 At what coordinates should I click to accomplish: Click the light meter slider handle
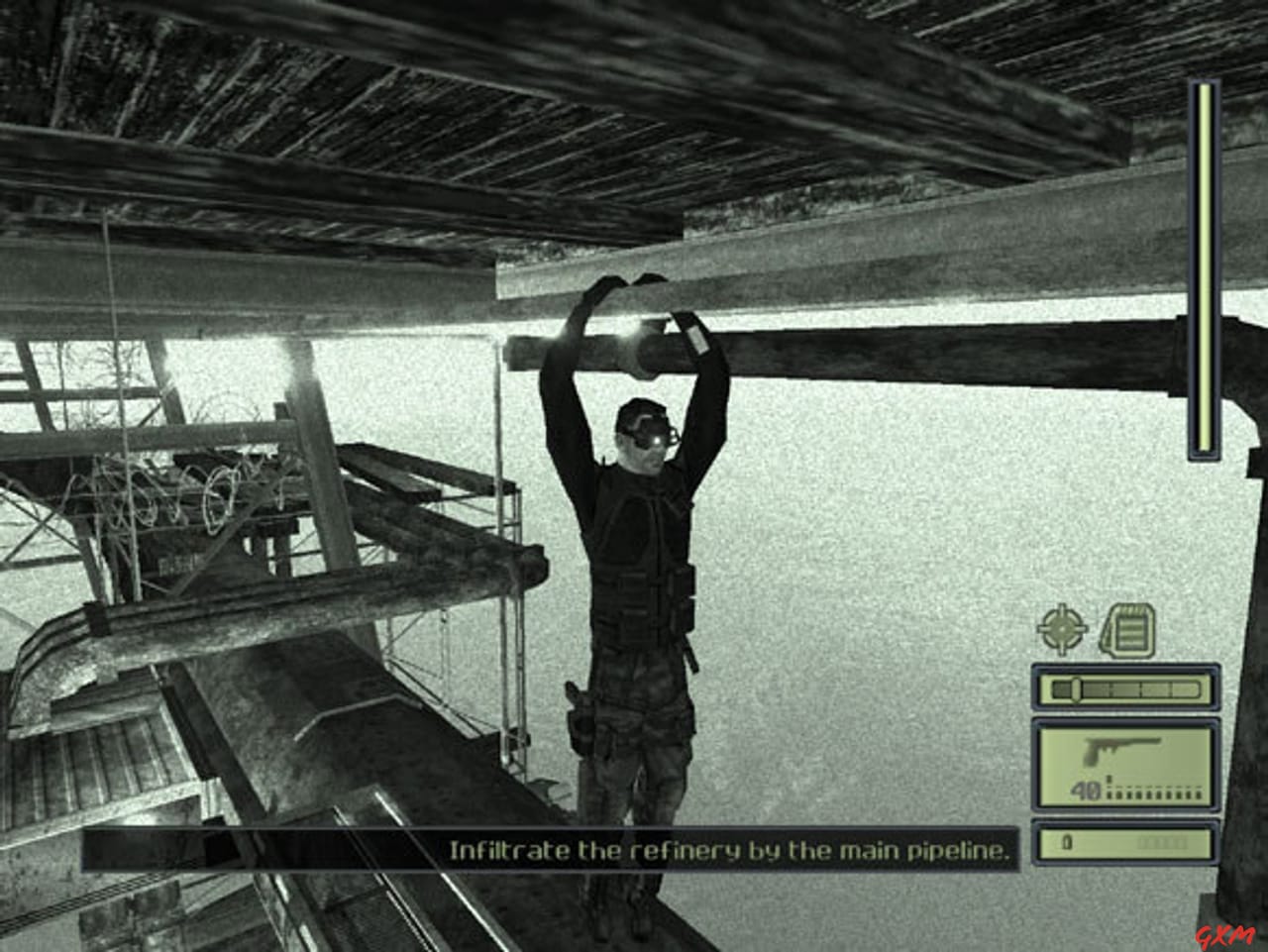[x=1076, y=688]
